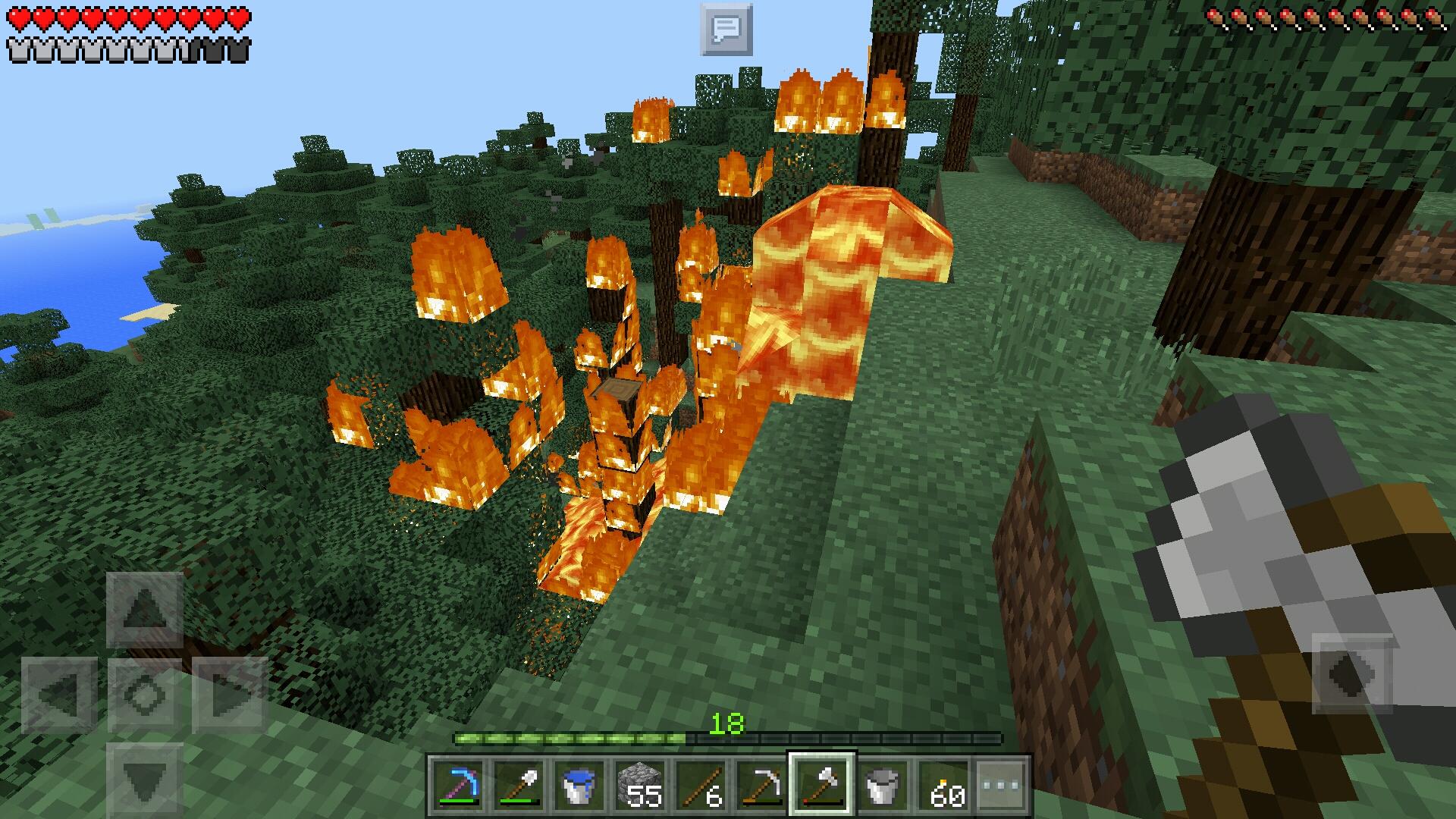The image size is (1456, 819).
Task: Select the cobblestone stack of 55
Action: click(640, 784)
